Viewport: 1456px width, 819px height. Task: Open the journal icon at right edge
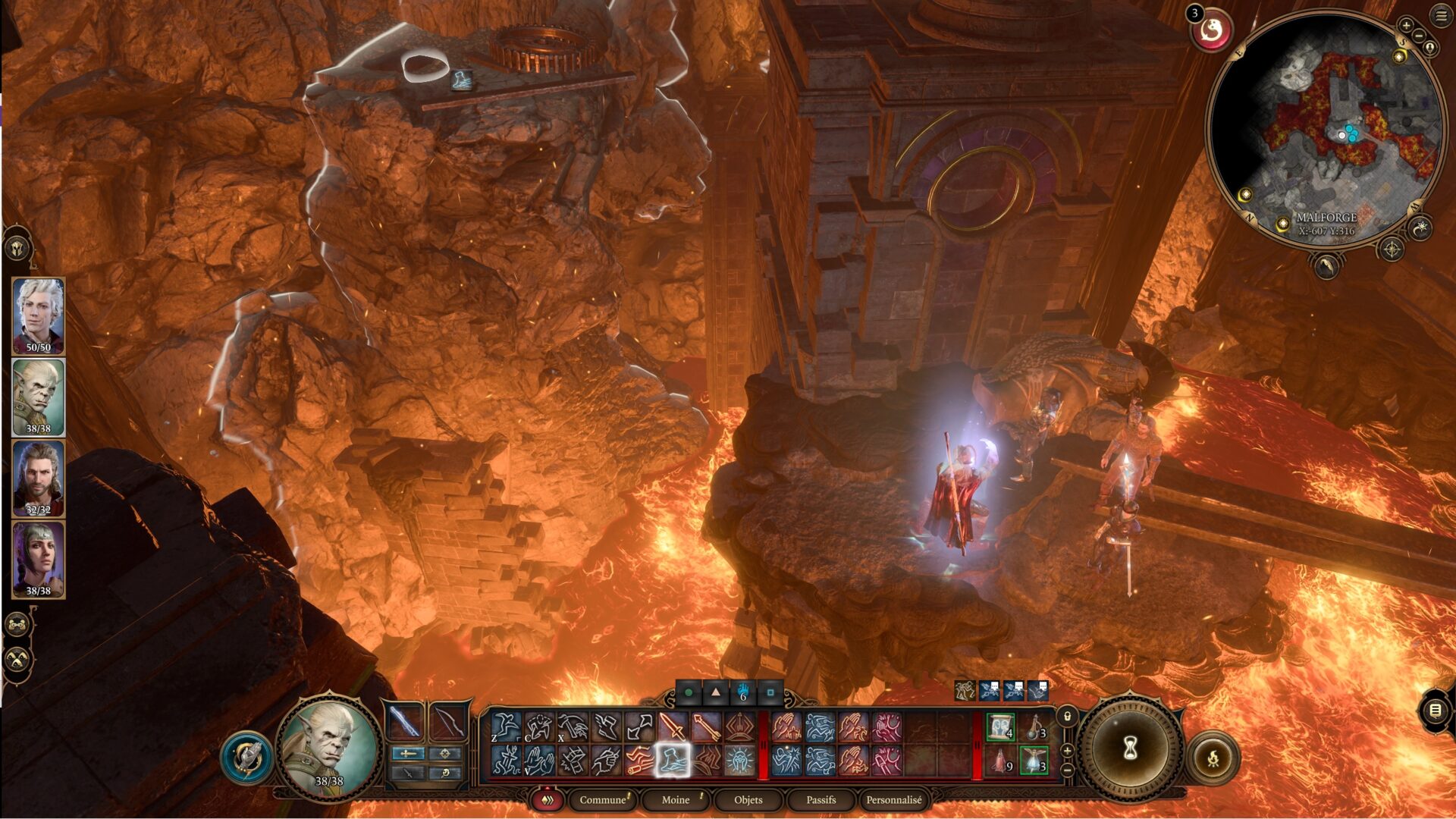[1435, 711]
